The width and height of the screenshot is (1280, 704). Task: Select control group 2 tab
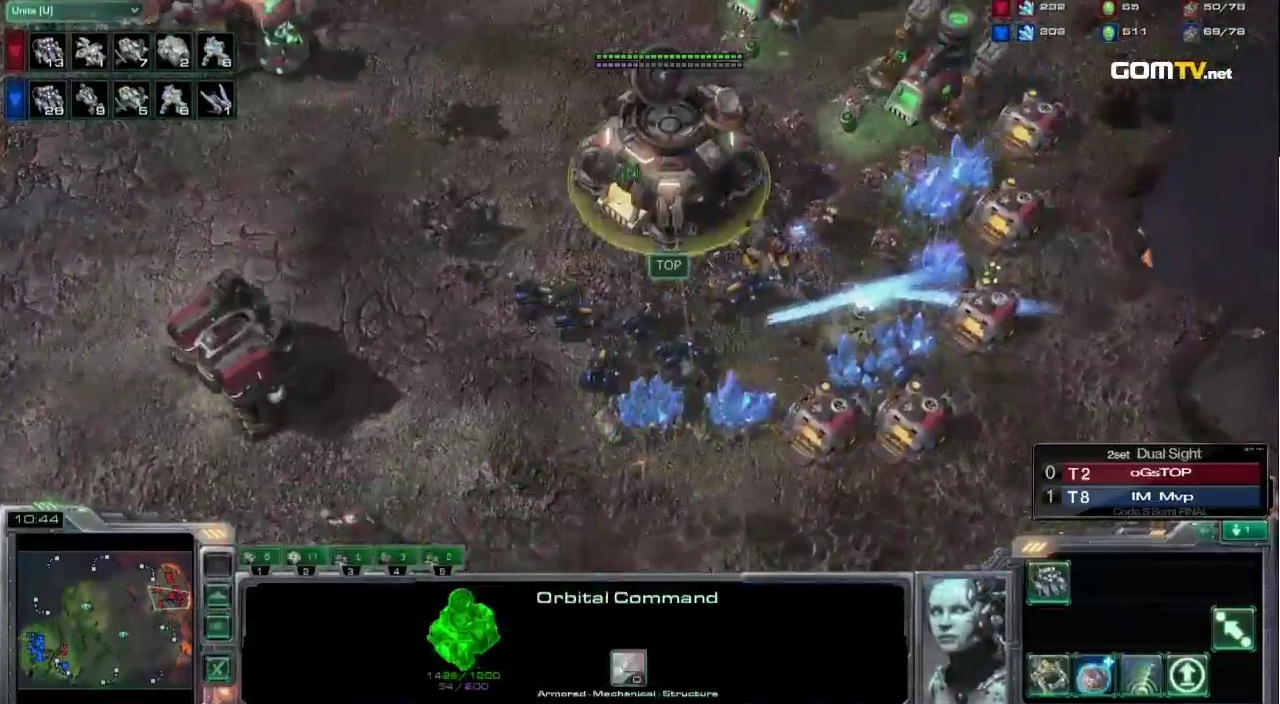[305, 558]
